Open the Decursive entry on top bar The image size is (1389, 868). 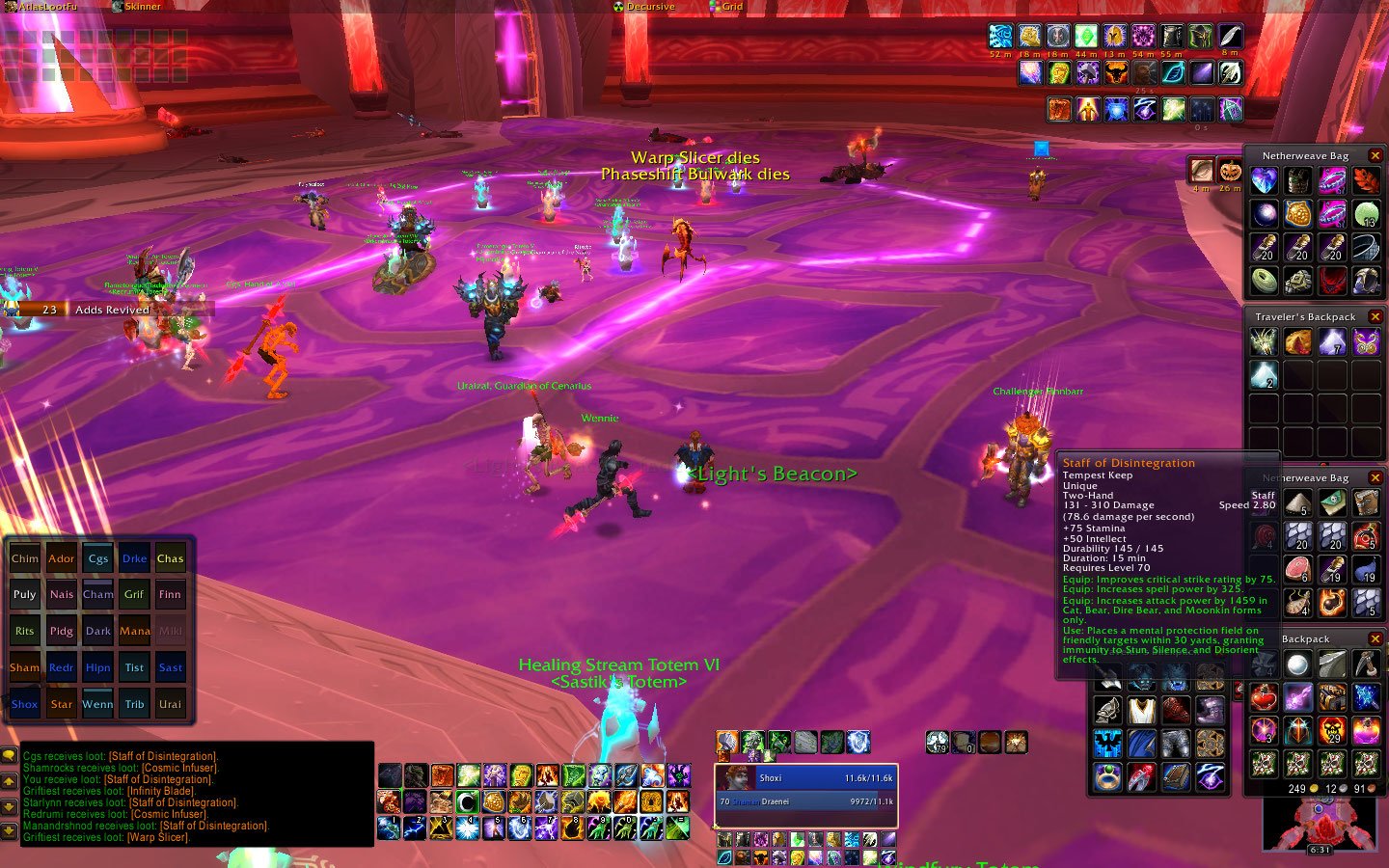(648, 7)
